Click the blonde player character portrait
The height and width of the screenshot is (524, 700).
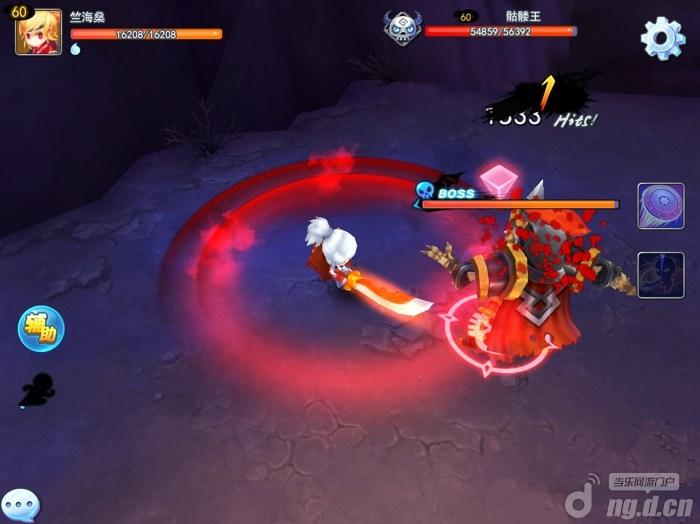(x=38, y=32)
